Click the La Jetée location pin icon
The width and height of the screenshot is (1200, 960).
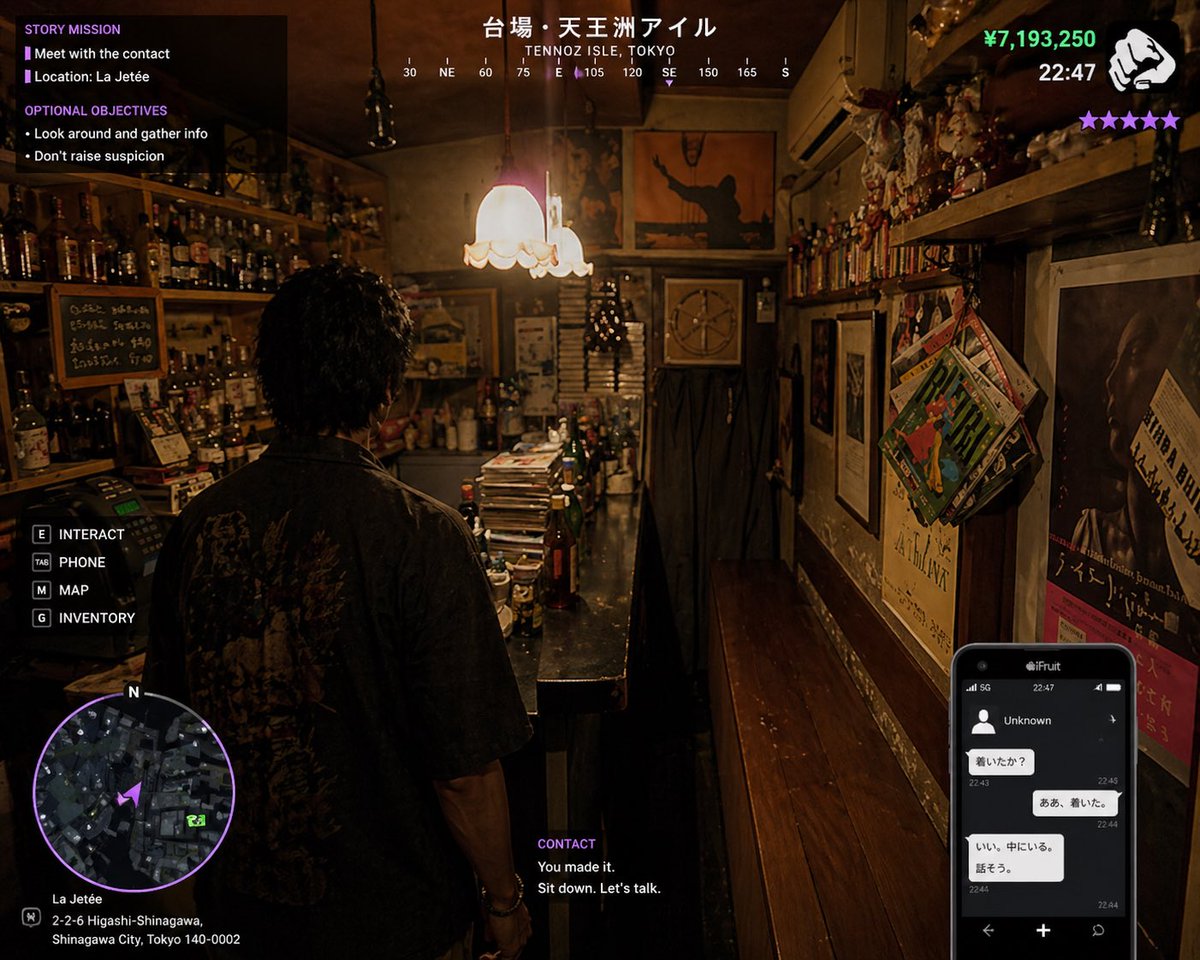(31, 916)
